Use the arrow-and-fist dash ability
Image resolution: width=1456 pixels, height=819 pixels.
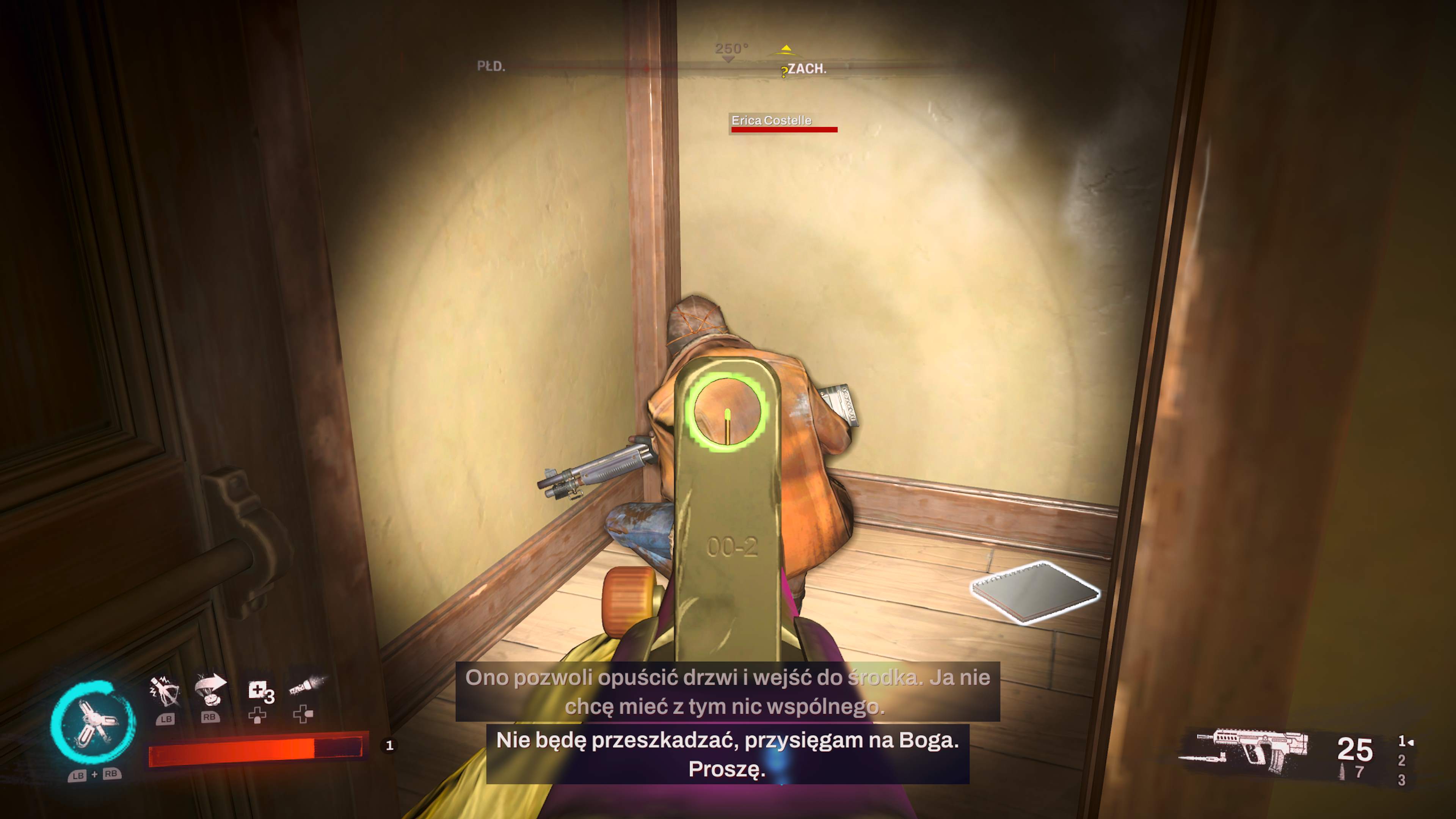pyautogui.click(x=210, y=691)
